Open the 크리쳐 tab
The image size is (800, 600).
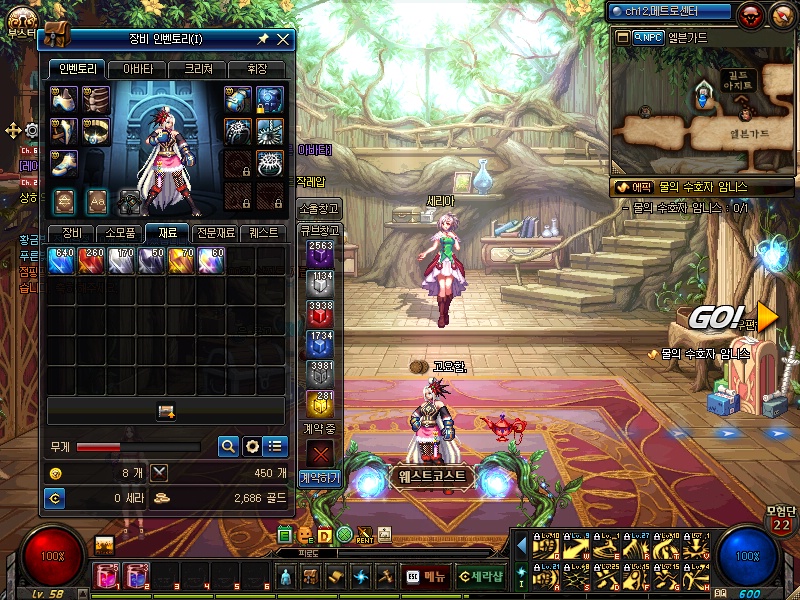(x=196, y=69)
